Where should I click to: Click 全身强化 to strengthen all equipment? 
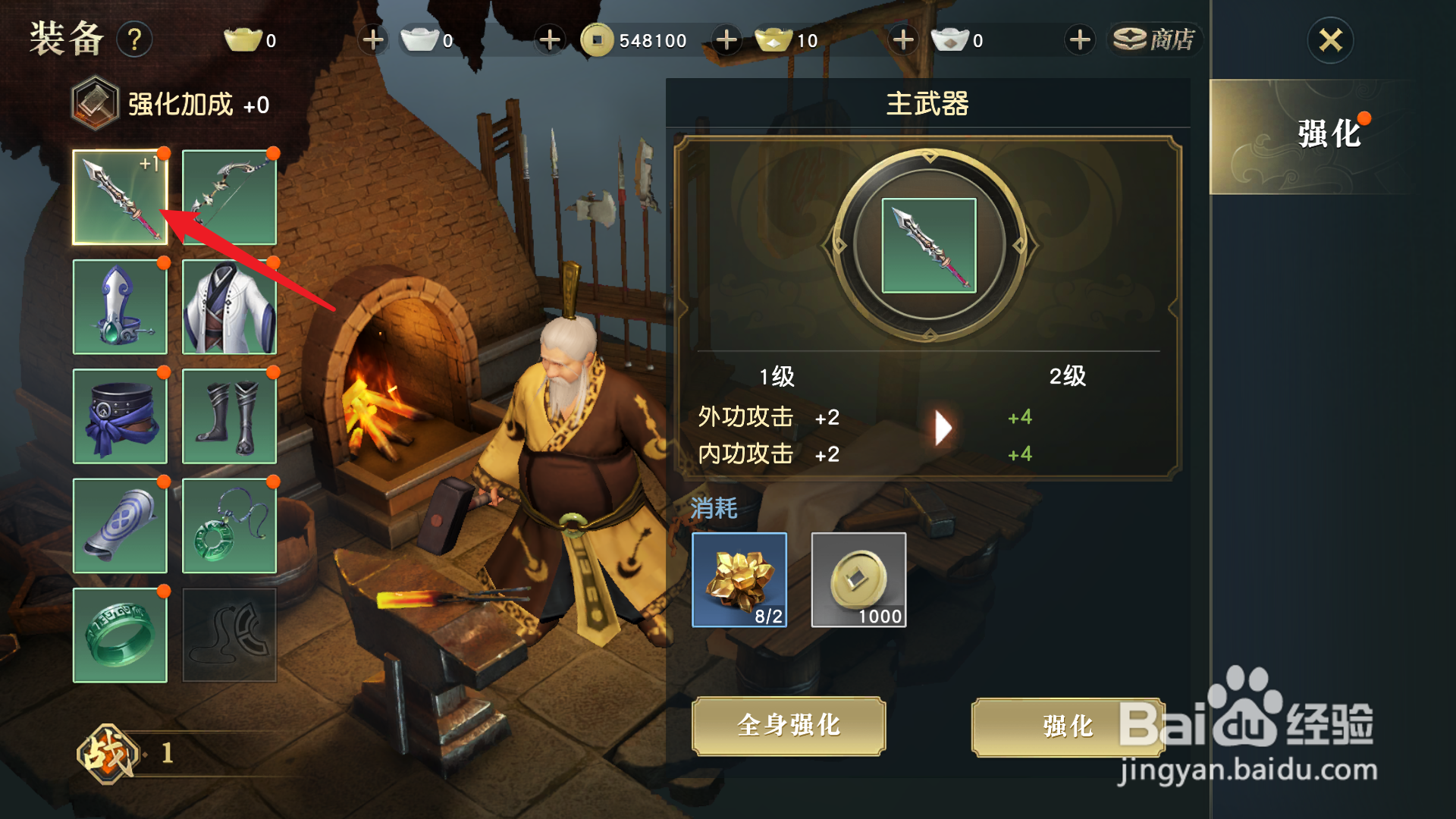[789, 725]
